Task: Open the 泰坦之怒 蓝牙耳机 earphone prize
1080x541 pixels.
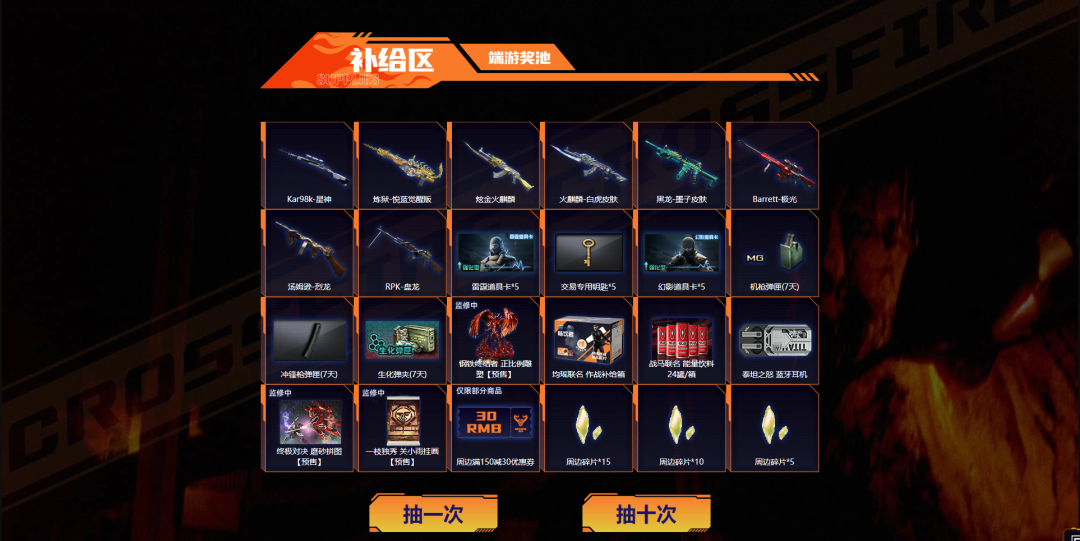Action: tap(773, 340)
